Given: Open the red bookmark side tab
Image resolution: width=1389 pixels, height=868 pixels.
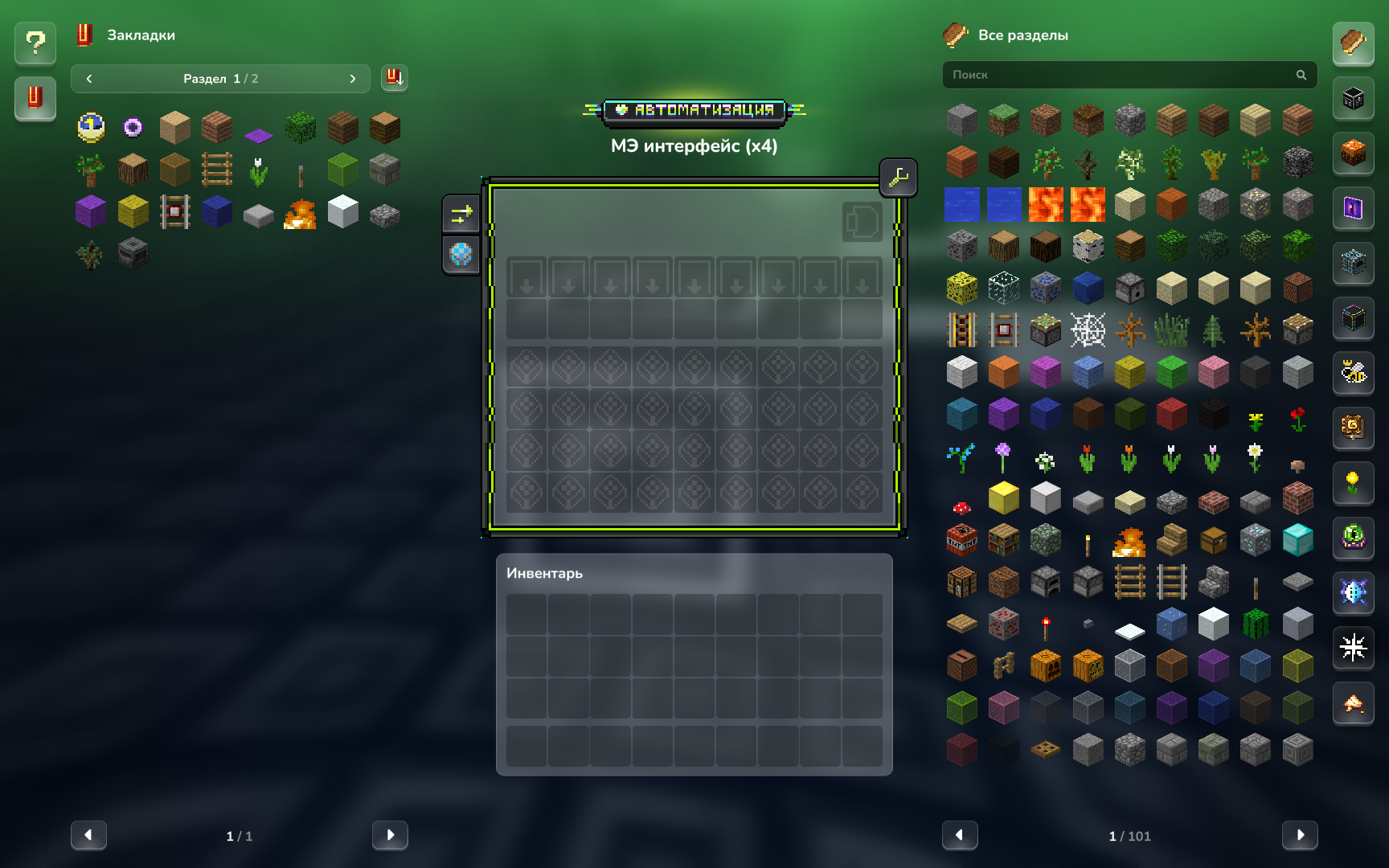Looking at the screenshot, I should (35, 98).
